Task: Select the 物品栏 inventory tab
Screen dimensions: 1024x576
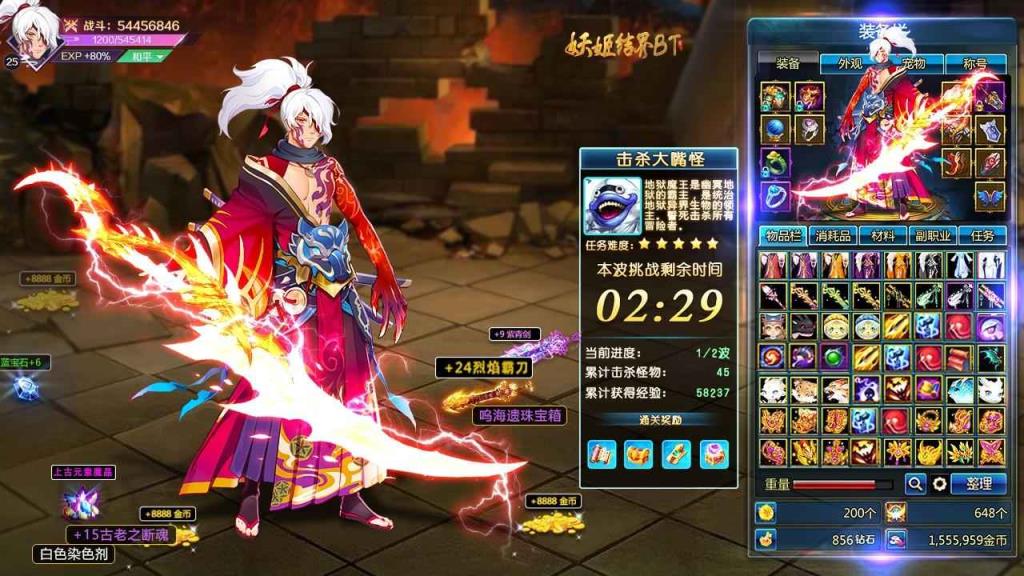Action: [782, 236]
